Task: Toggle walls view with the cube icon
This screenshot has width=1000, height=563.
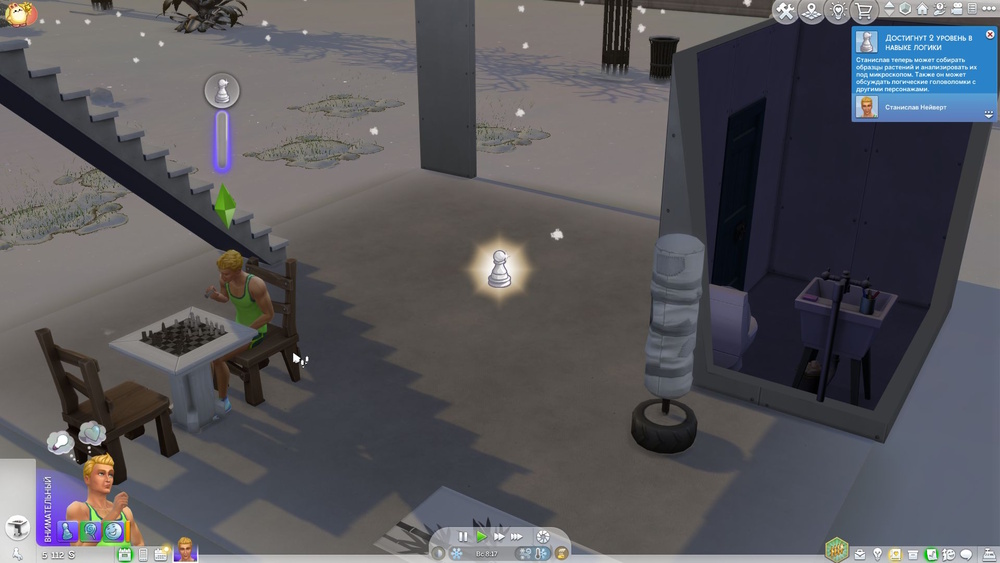Action: [905, 9]
